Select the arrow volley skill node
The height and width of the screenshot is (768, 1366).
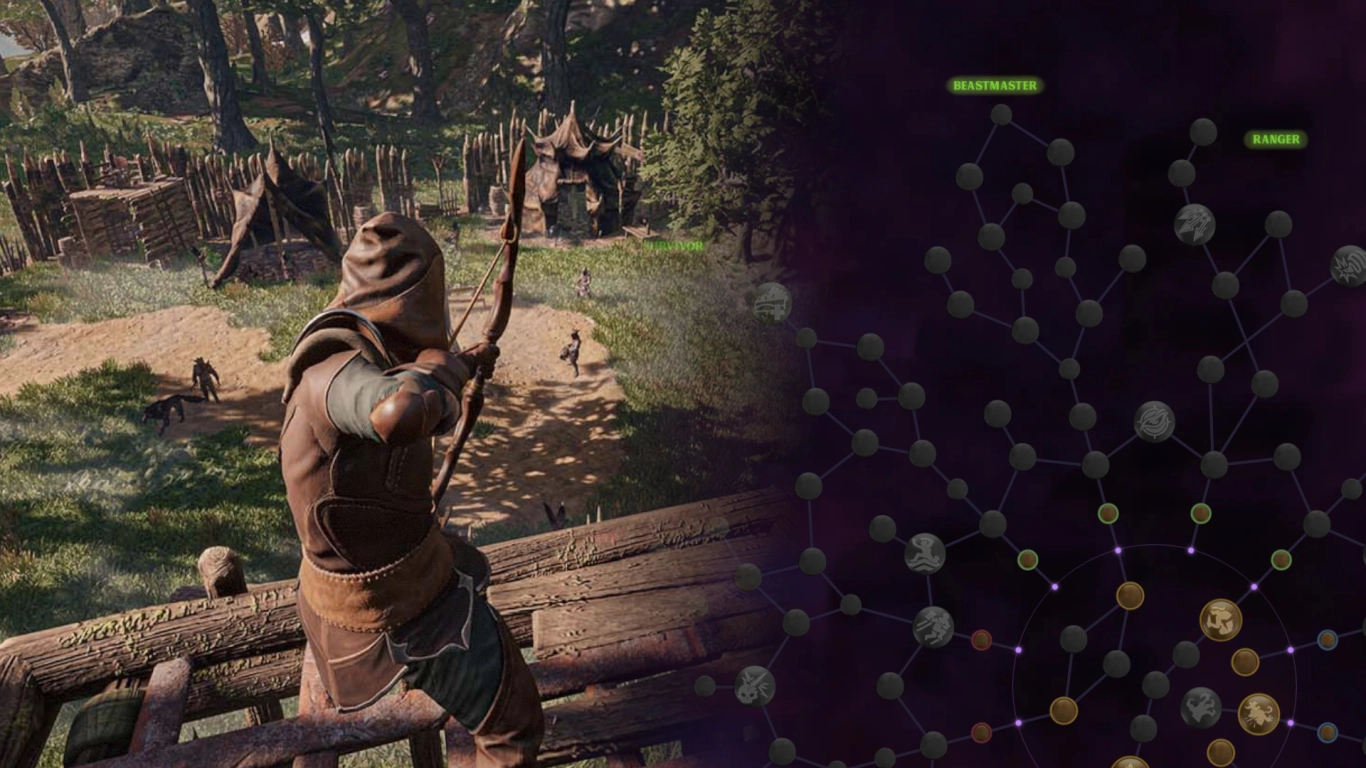[x=1194, y=224]
